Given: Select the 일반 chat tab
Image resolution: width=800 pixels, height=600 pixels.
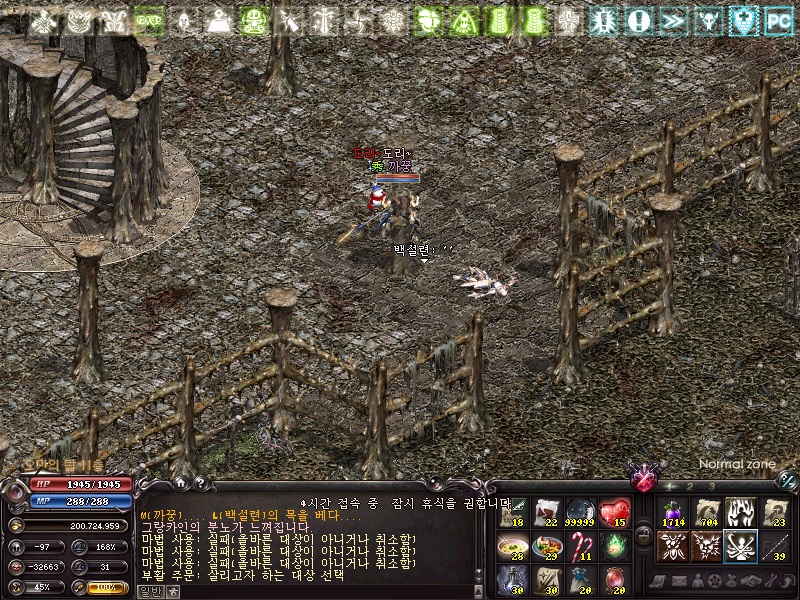Looking at the screenshot, I should click(x=147, y=590).
